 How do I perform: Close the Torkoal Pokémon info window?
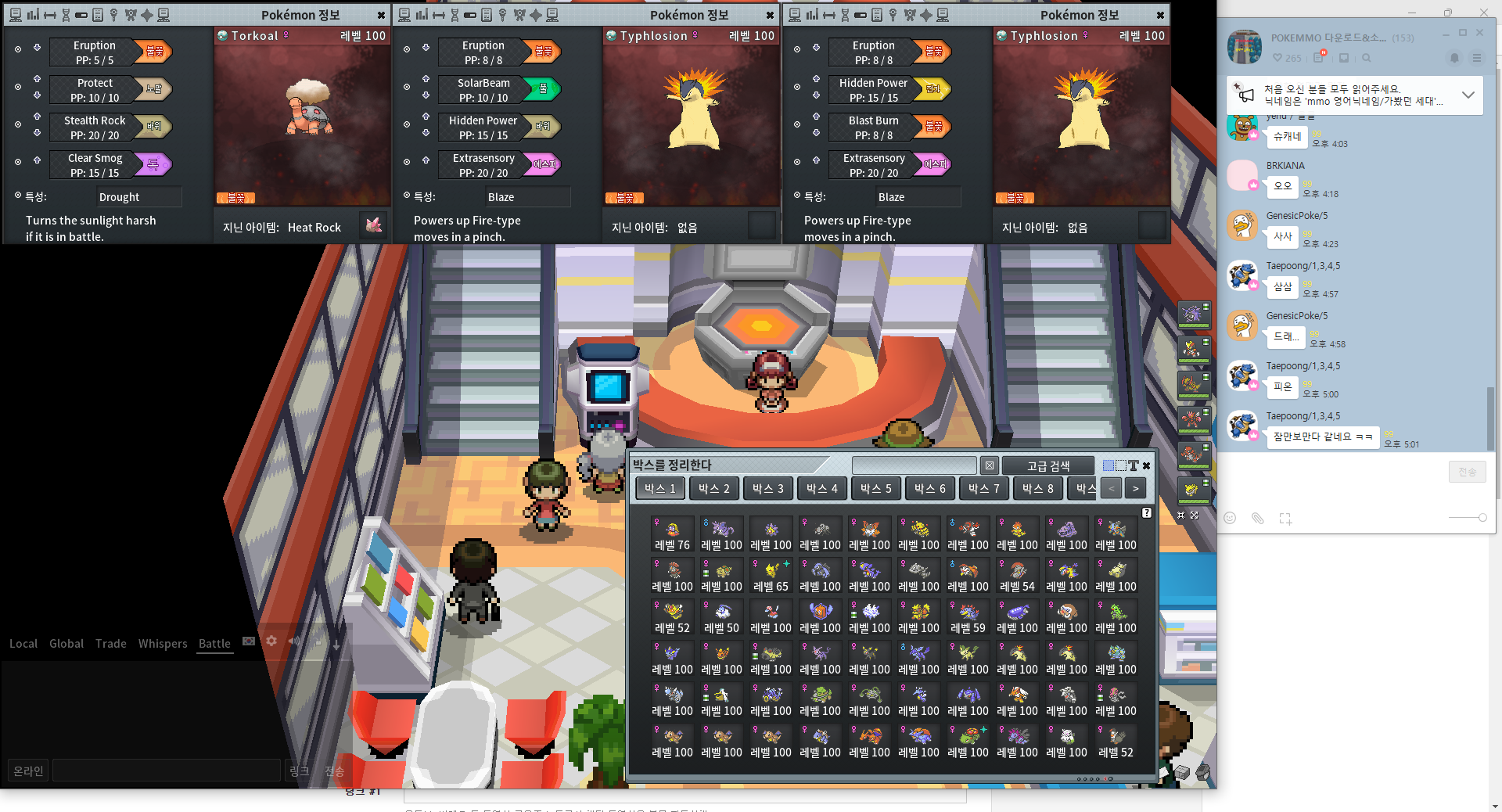pyautogui.click(x=381, y=15)
